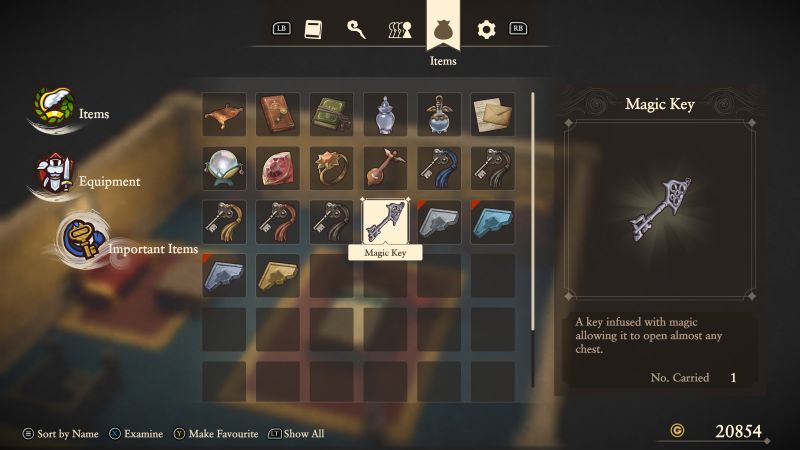Choose the winged round bottle item

pos(439,115)
